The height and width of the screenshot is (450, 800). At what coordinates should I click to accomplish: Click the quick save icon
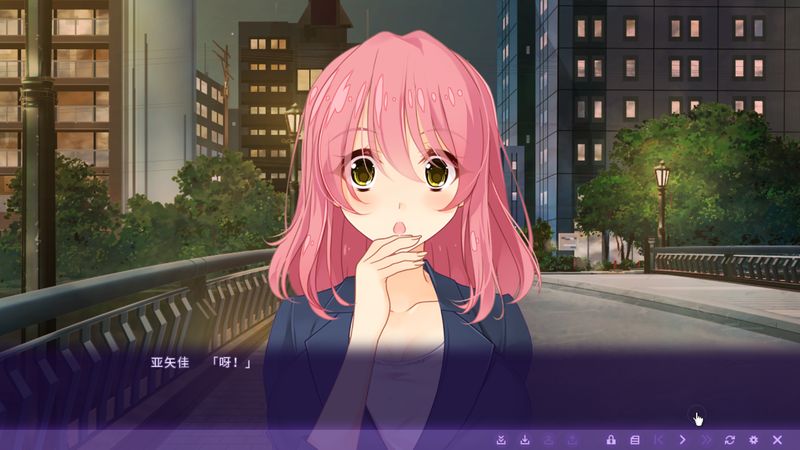click(501, 440)
